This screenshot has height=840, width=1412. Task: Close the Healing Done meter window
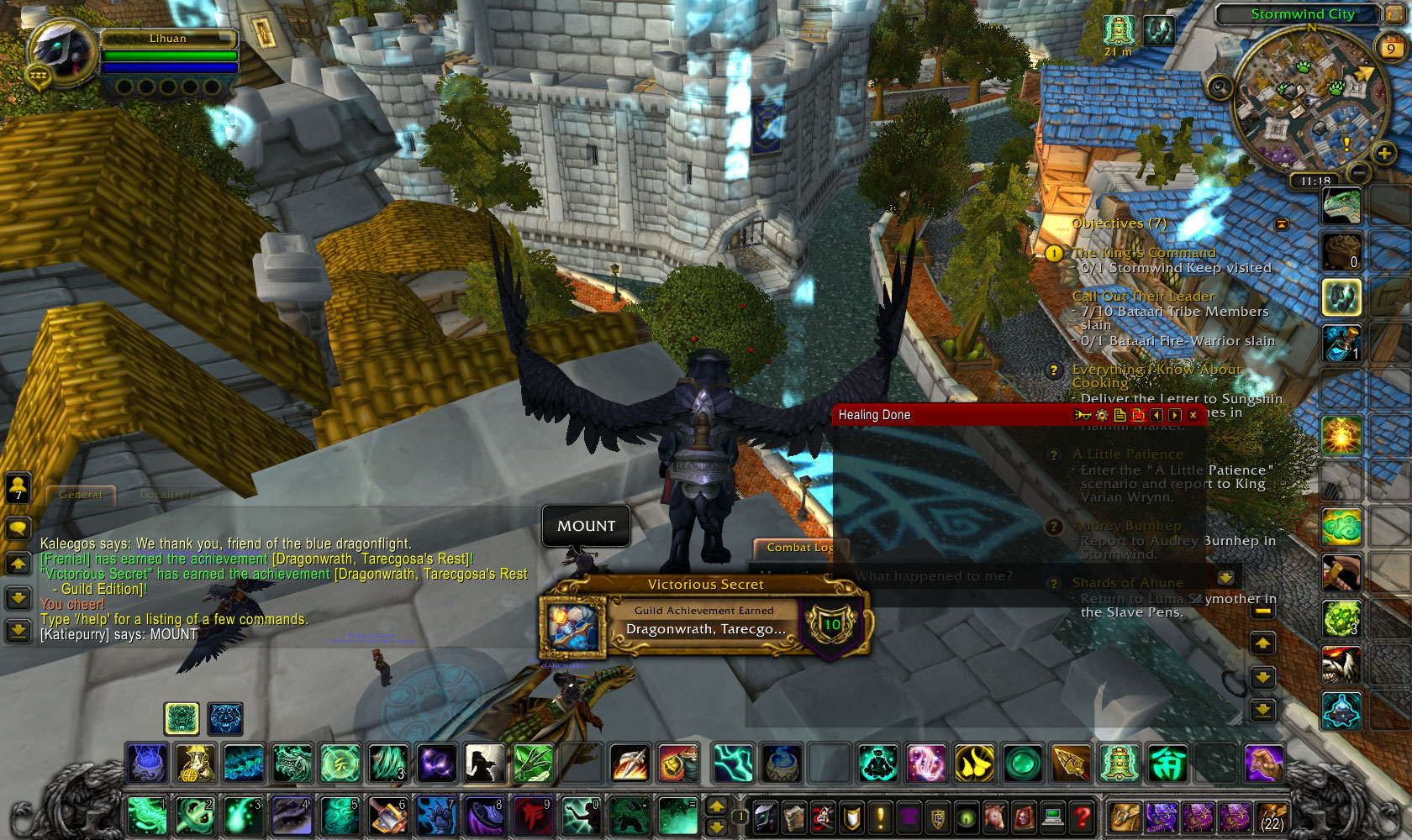click(1193, 415)
